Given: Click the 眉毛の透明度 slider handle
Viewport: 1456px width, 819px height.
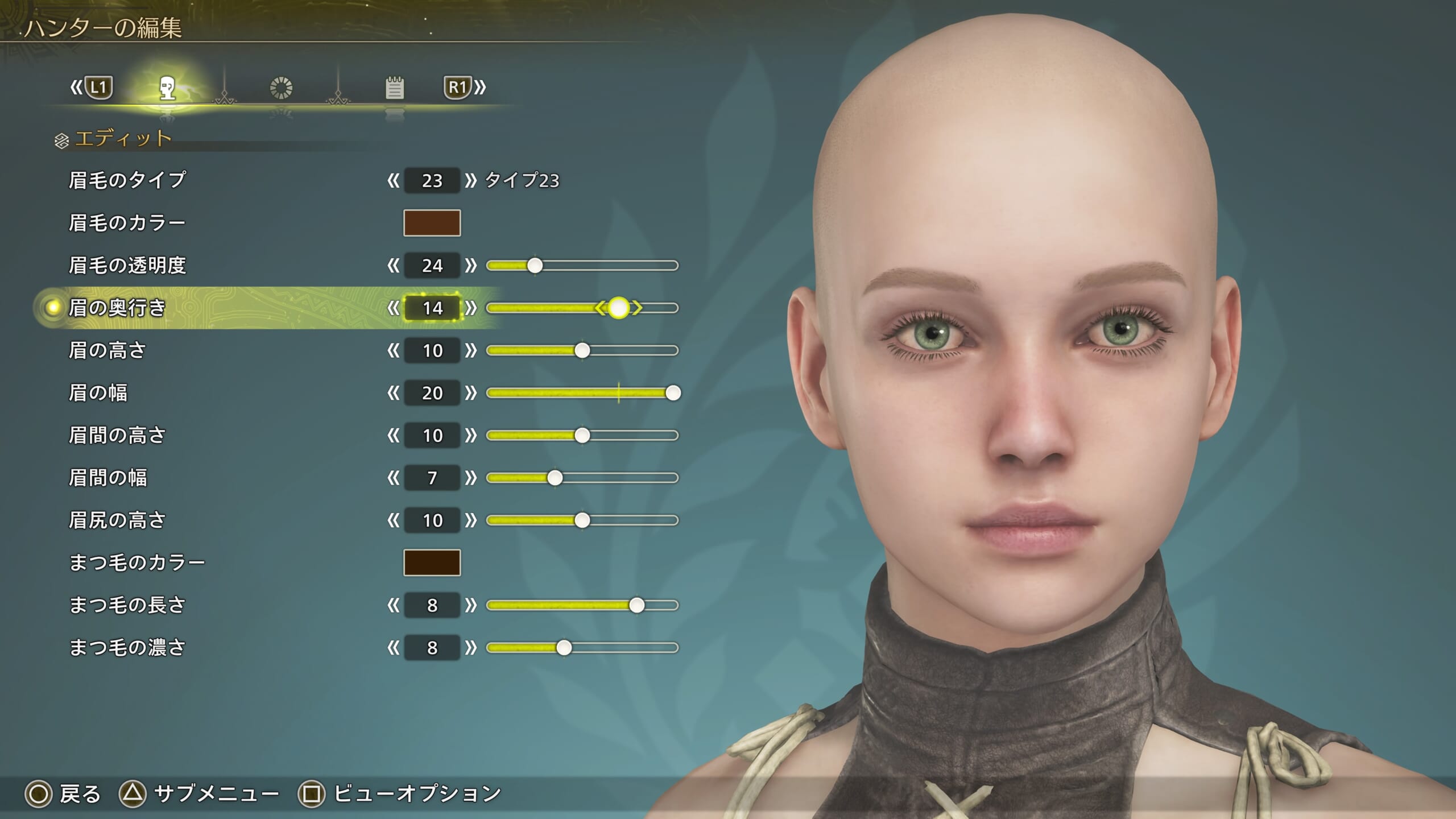Looking at the screenshot, I should coord(535,266).
